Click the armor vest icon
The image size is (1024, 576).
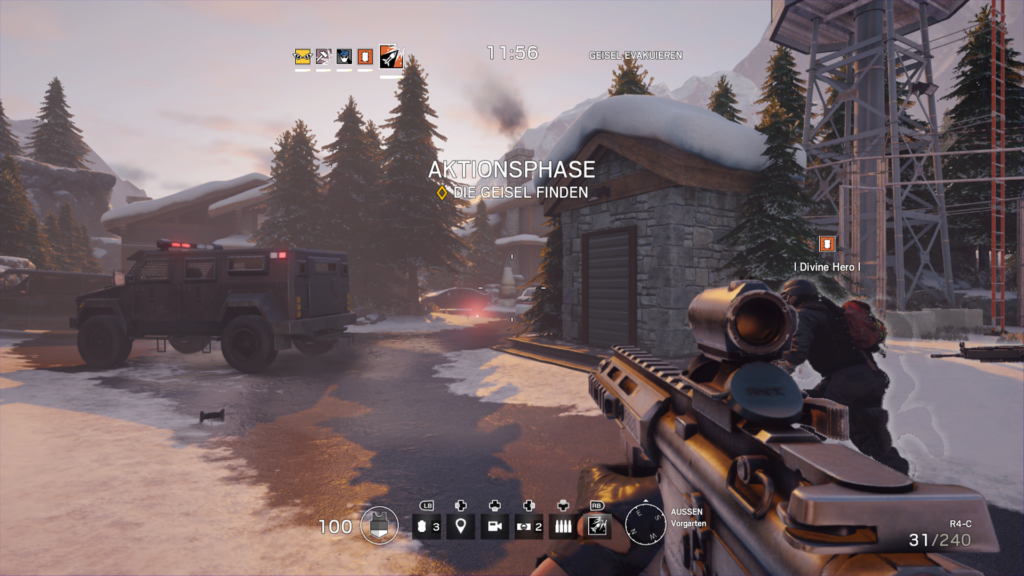(379, 526)
